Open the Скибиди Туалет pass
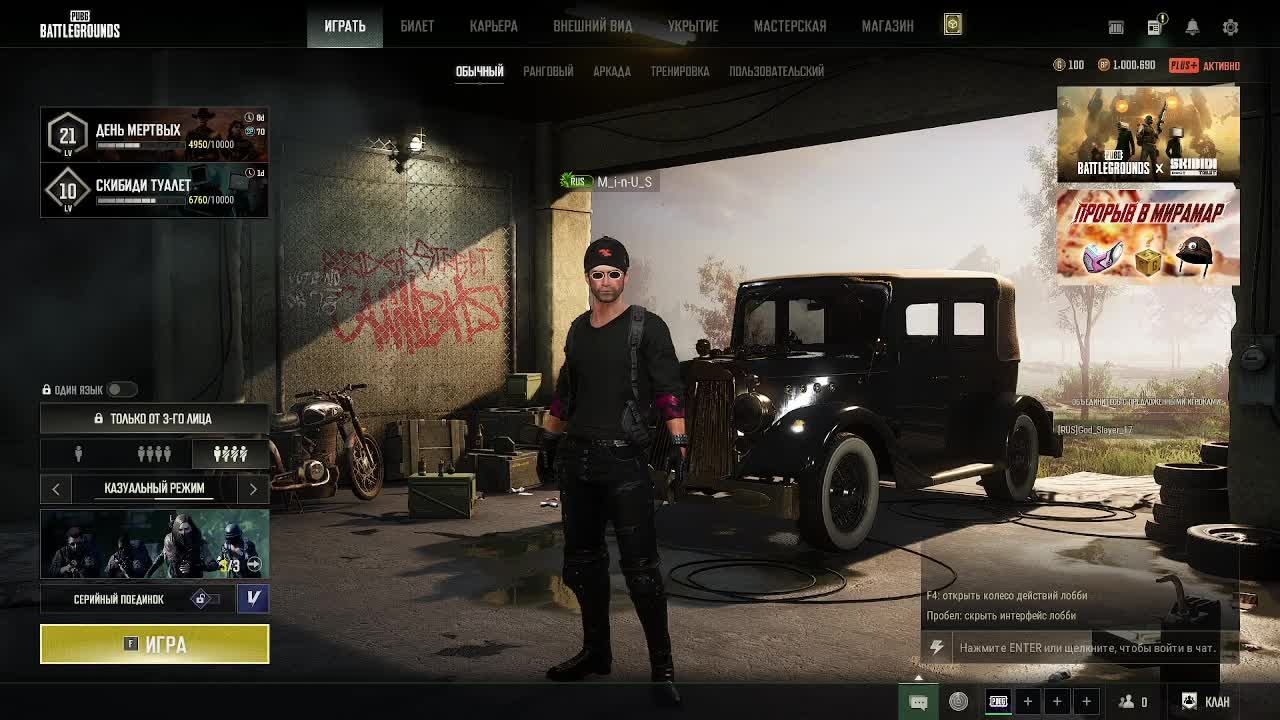 coord(154,190)
